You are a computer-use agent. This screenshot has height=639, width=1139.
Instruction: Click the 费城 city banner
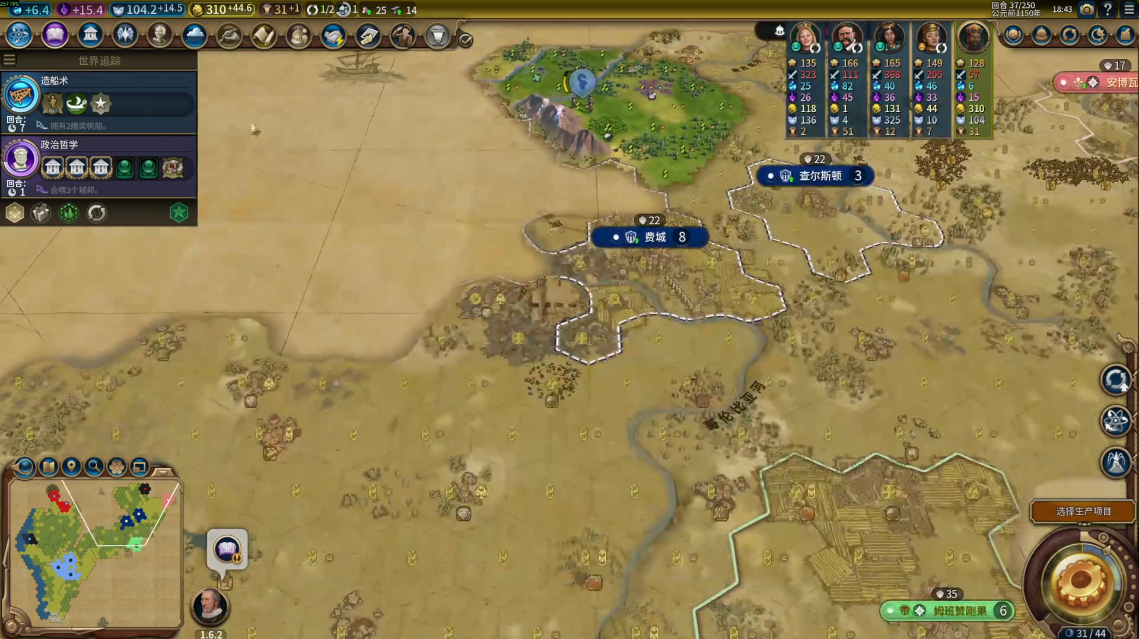click(649, 237)
